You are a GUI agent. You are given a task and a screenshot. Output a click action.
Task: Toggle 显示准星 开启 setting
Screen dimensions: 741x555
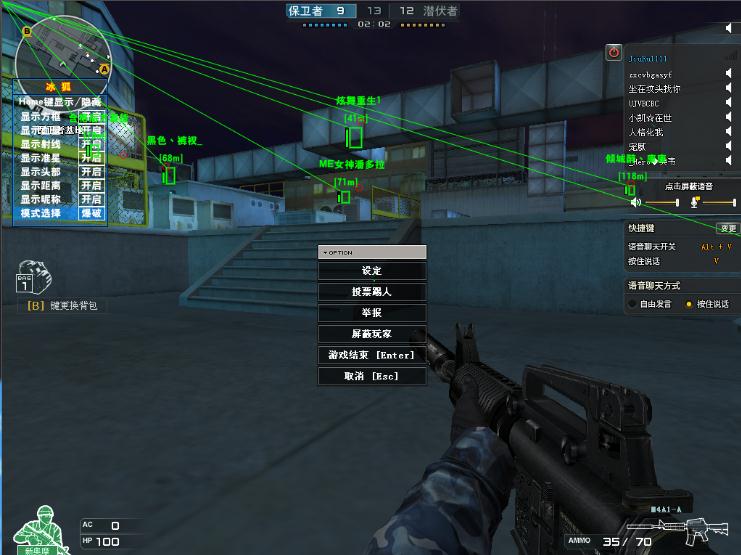[x=91, y=158]
